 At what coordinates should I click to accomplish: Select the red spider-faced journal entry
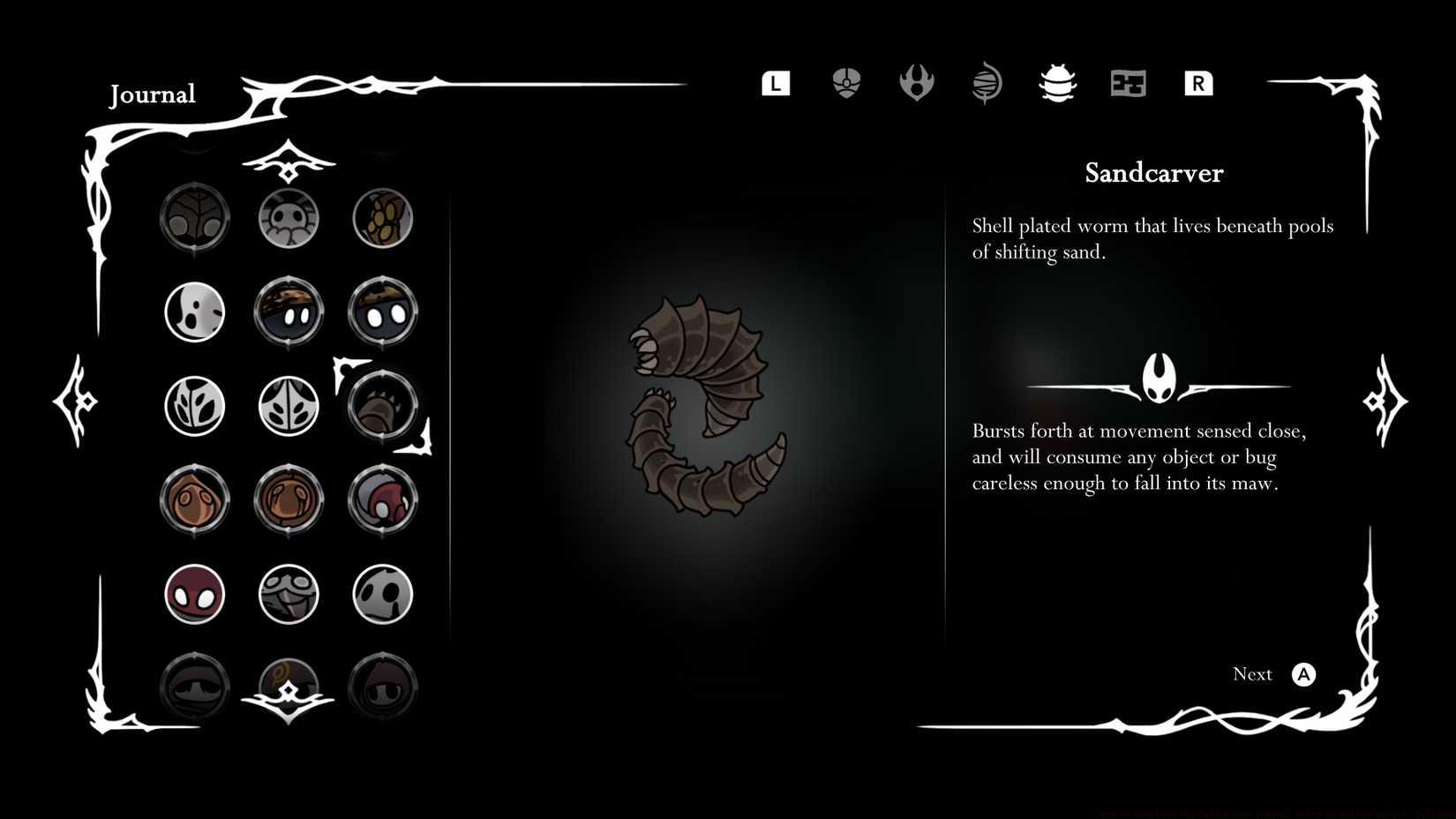[x=195, y=594]
